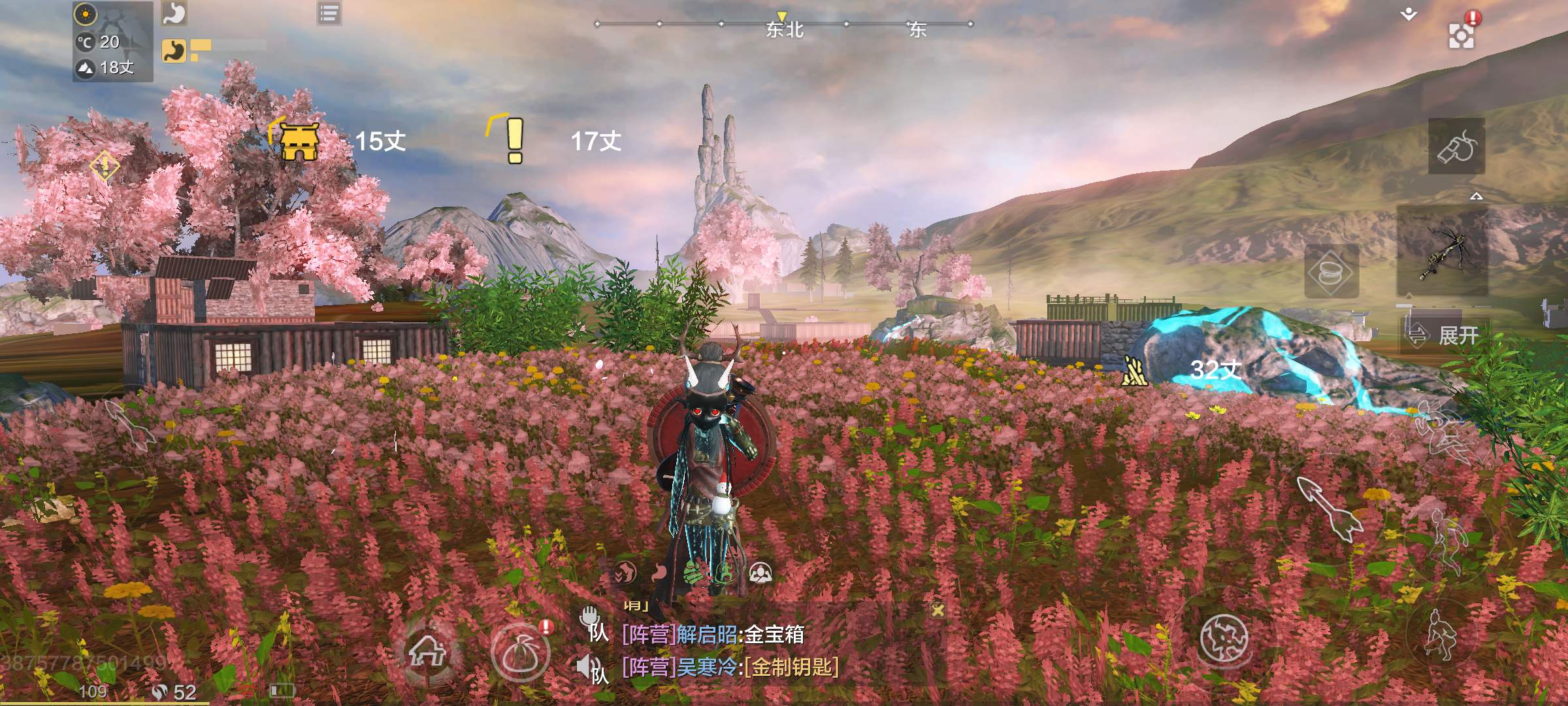
Task: Open the [金制钥匙] link in chat
Action: click(793, 667)
